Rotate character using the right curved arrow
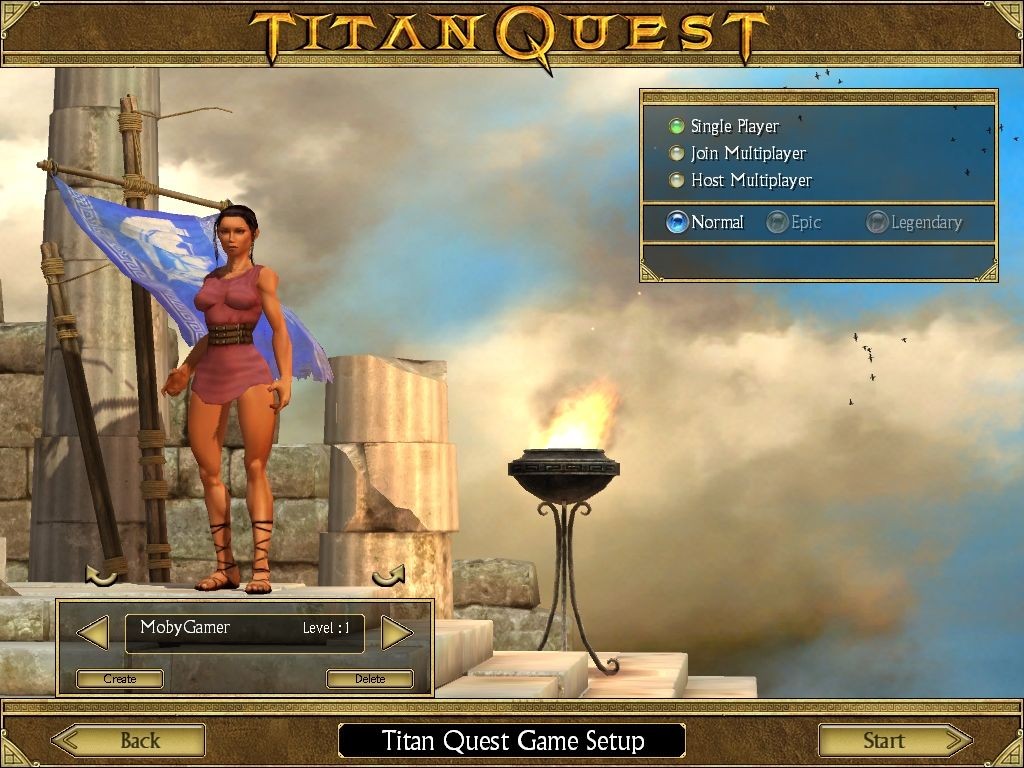Image resolution: width=1024 pixels, height=768 pixels. pyautogui.click(x=388, y=575)
